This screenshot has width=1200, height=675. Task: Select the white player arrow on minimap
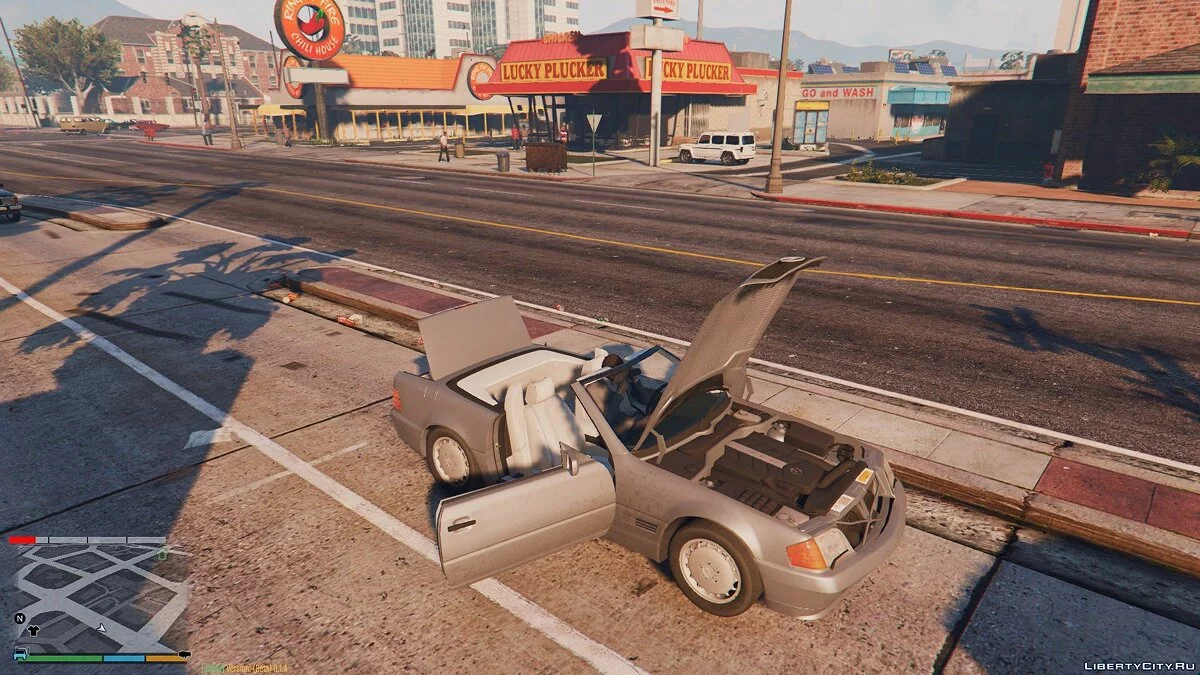point(101,628)
